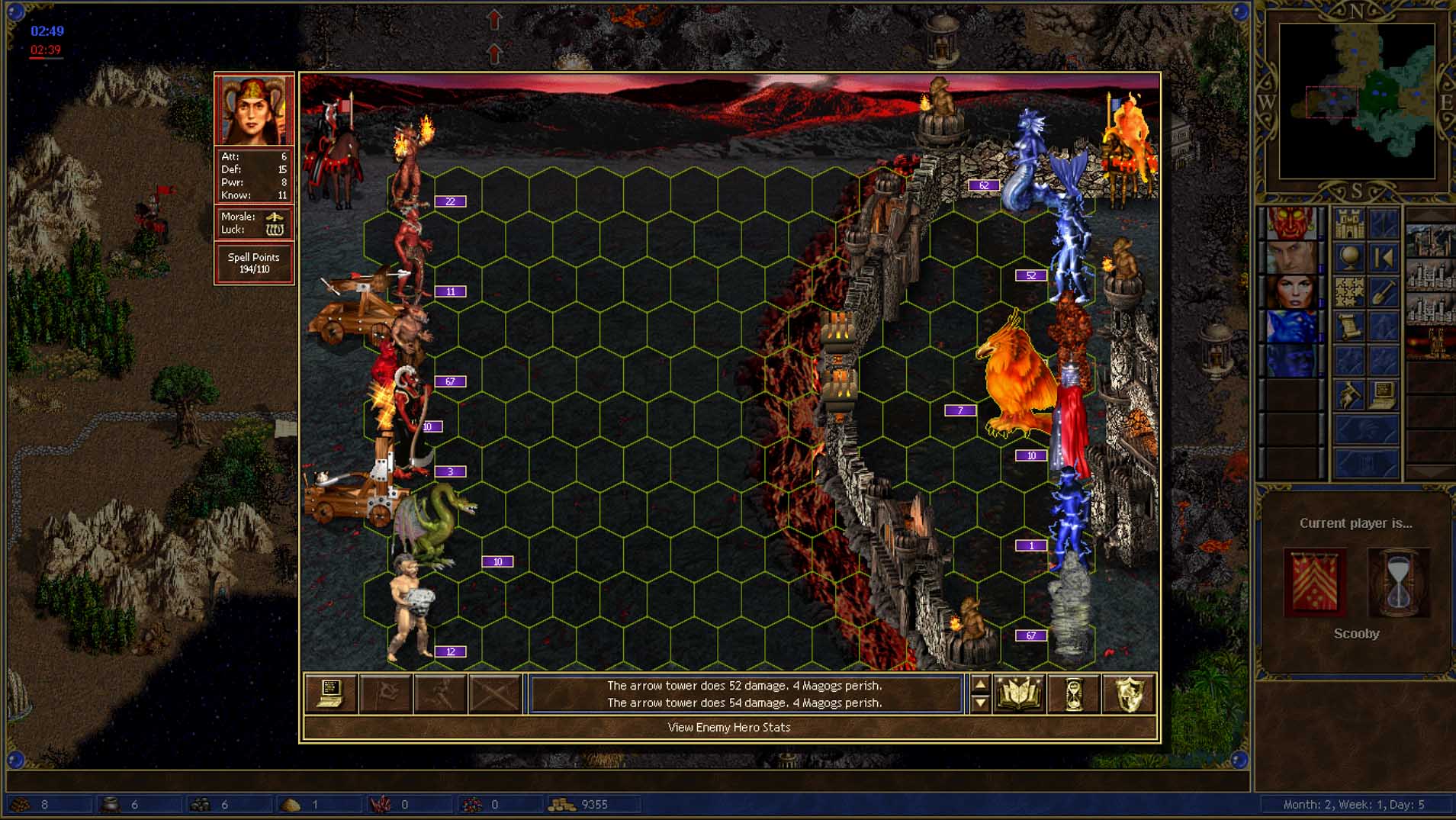Click the shovel dig button
Screen dimensions: 1456x820
(1384, 293)
